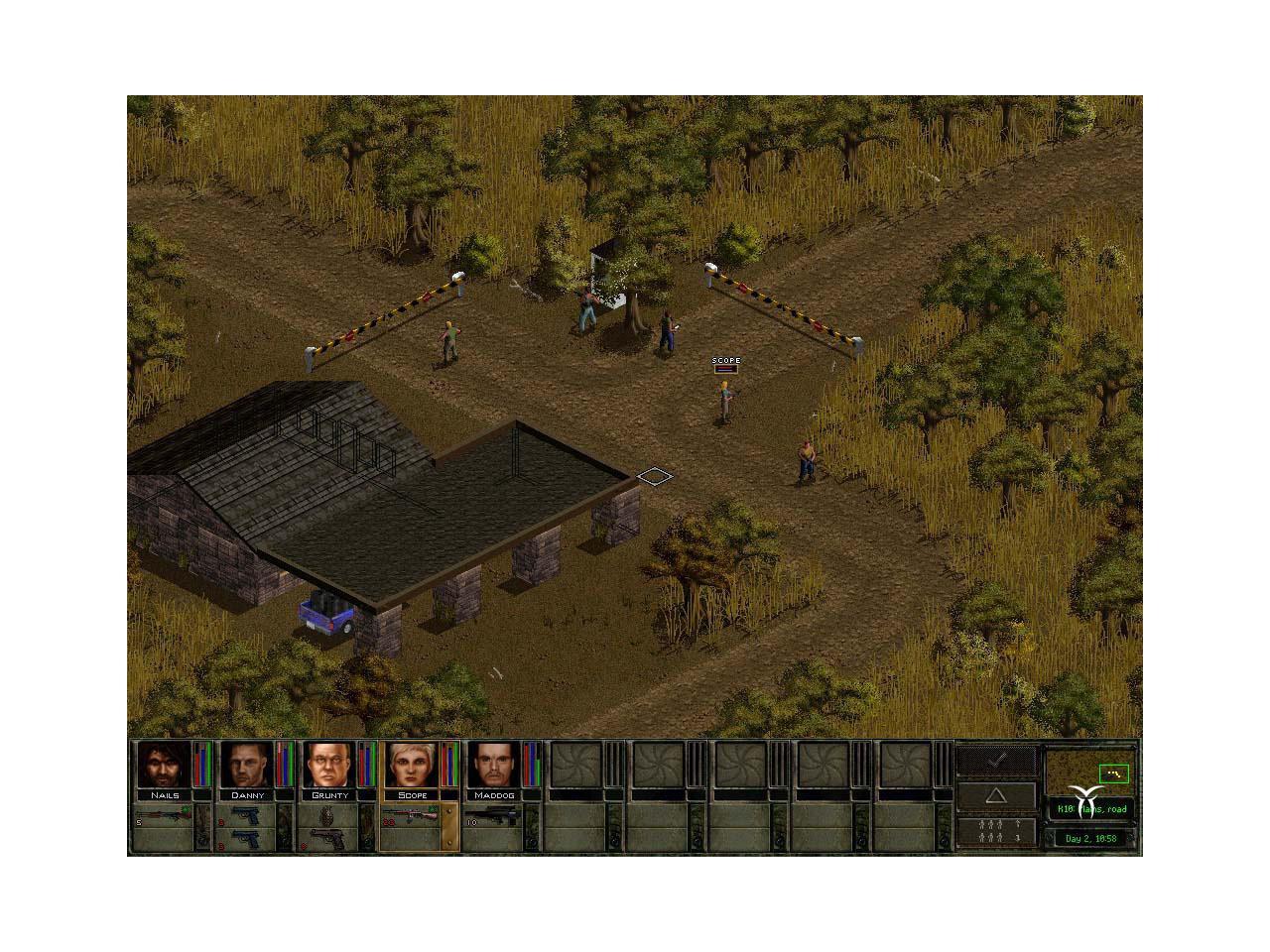Screen dimensions: 1270x952
Task: Select Grunty's grenade slot
Action: click(329, 816)
